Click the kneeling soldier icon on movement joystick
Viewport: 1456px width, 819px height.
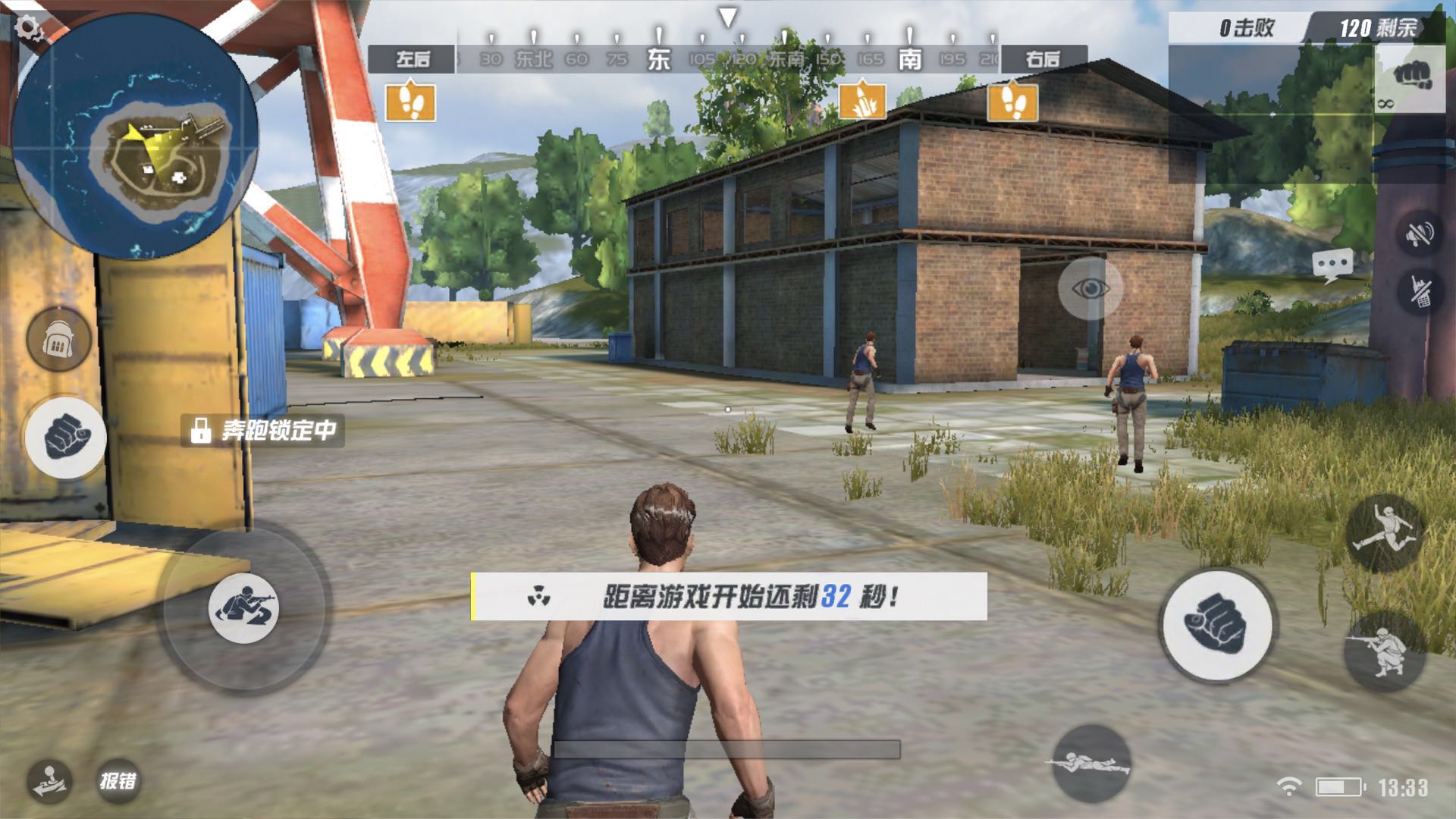coord(243,608)
